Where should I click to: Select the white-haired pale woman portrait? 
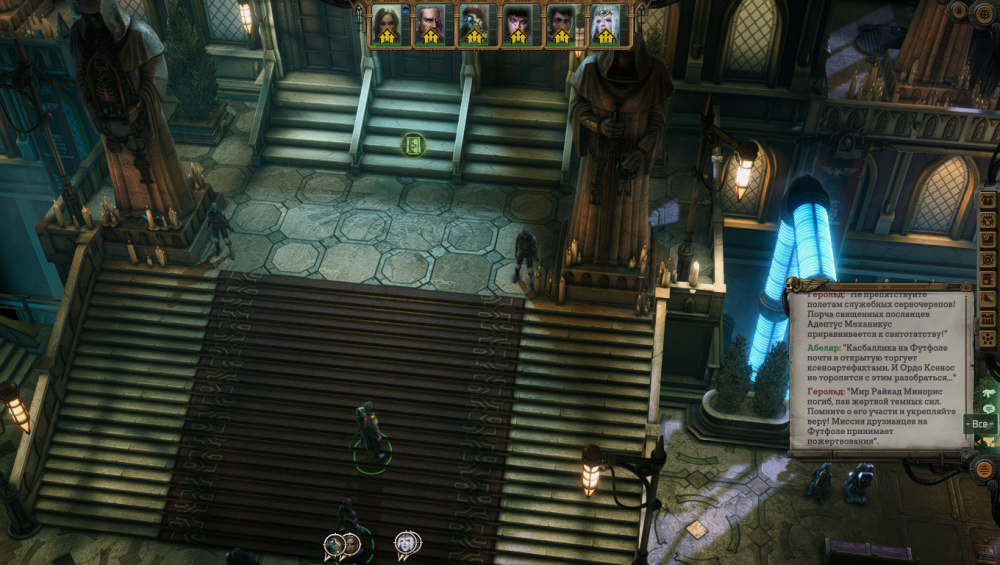pyautogui.click(x=605, y=24)
